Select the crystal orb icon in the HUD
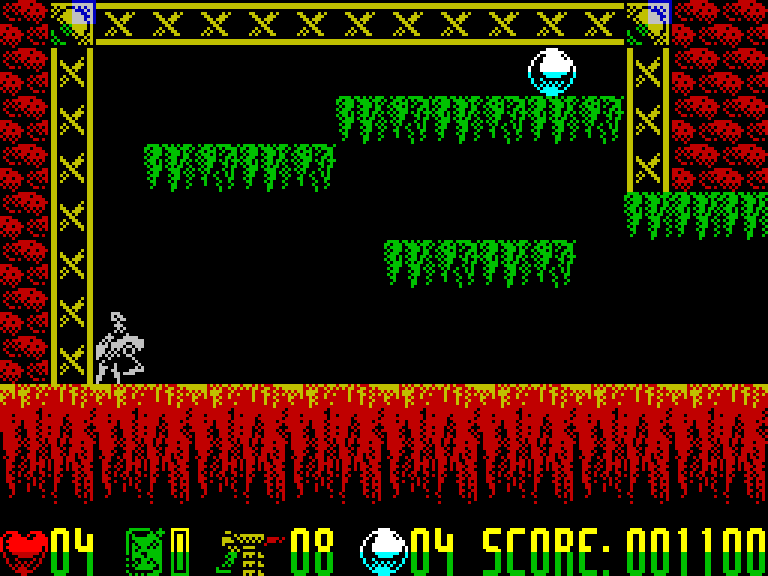 pyautogui.click(x=384, y=551)
